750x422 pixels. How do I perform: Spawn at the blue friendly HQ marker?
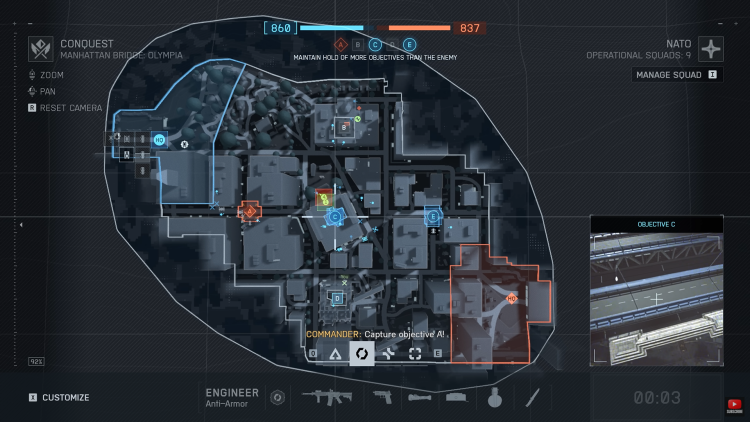(x=160, y=140)
